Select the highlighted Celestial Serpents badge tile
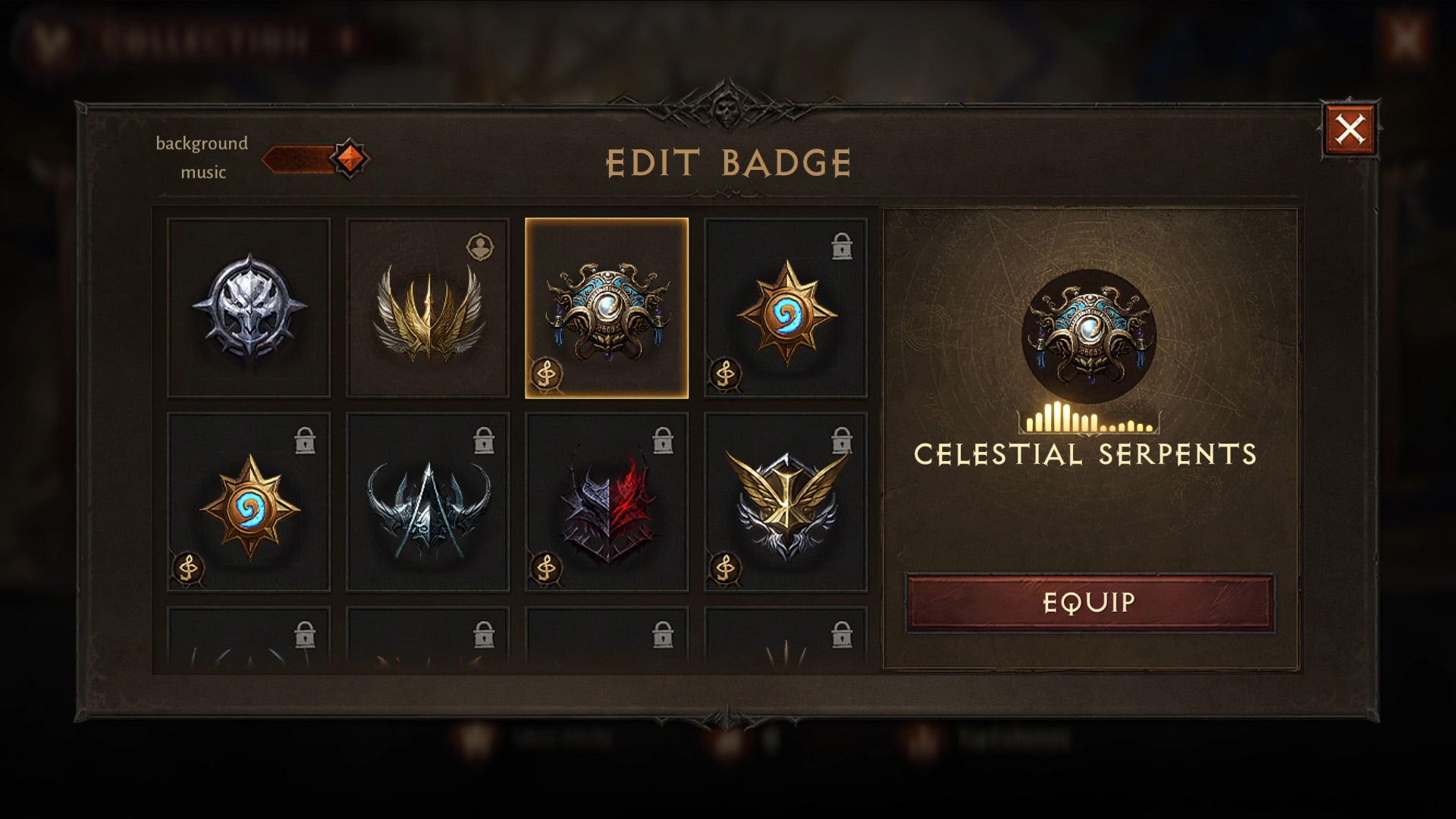The width and height of the screenshot is (1456, 819). [607, 308]
